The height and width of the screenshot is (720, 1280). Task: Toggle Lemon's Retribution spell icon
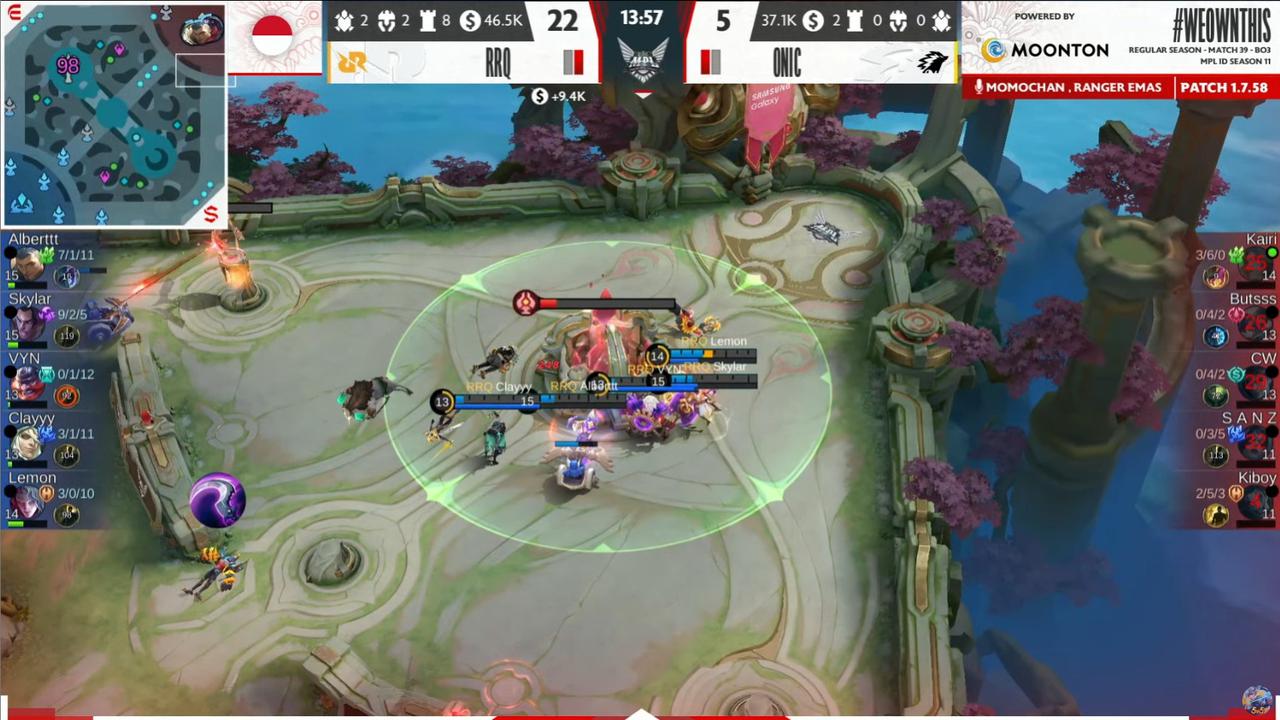tap(48, 492)
